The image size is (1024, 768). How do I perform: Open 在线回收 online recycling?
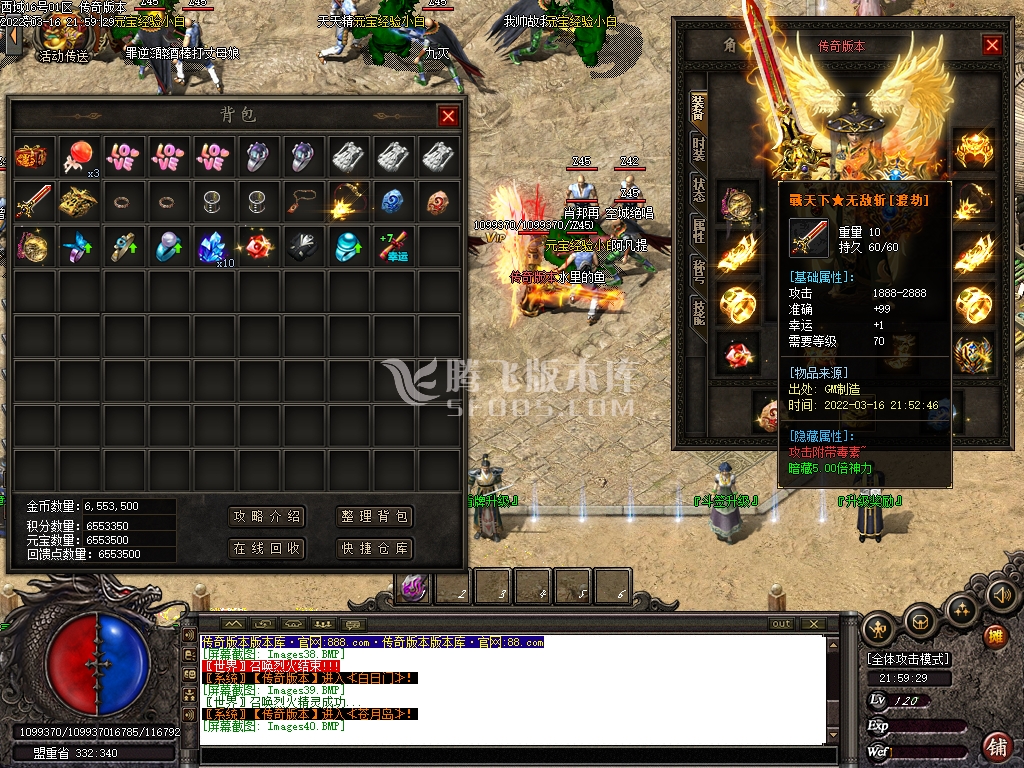pos(266,548)
